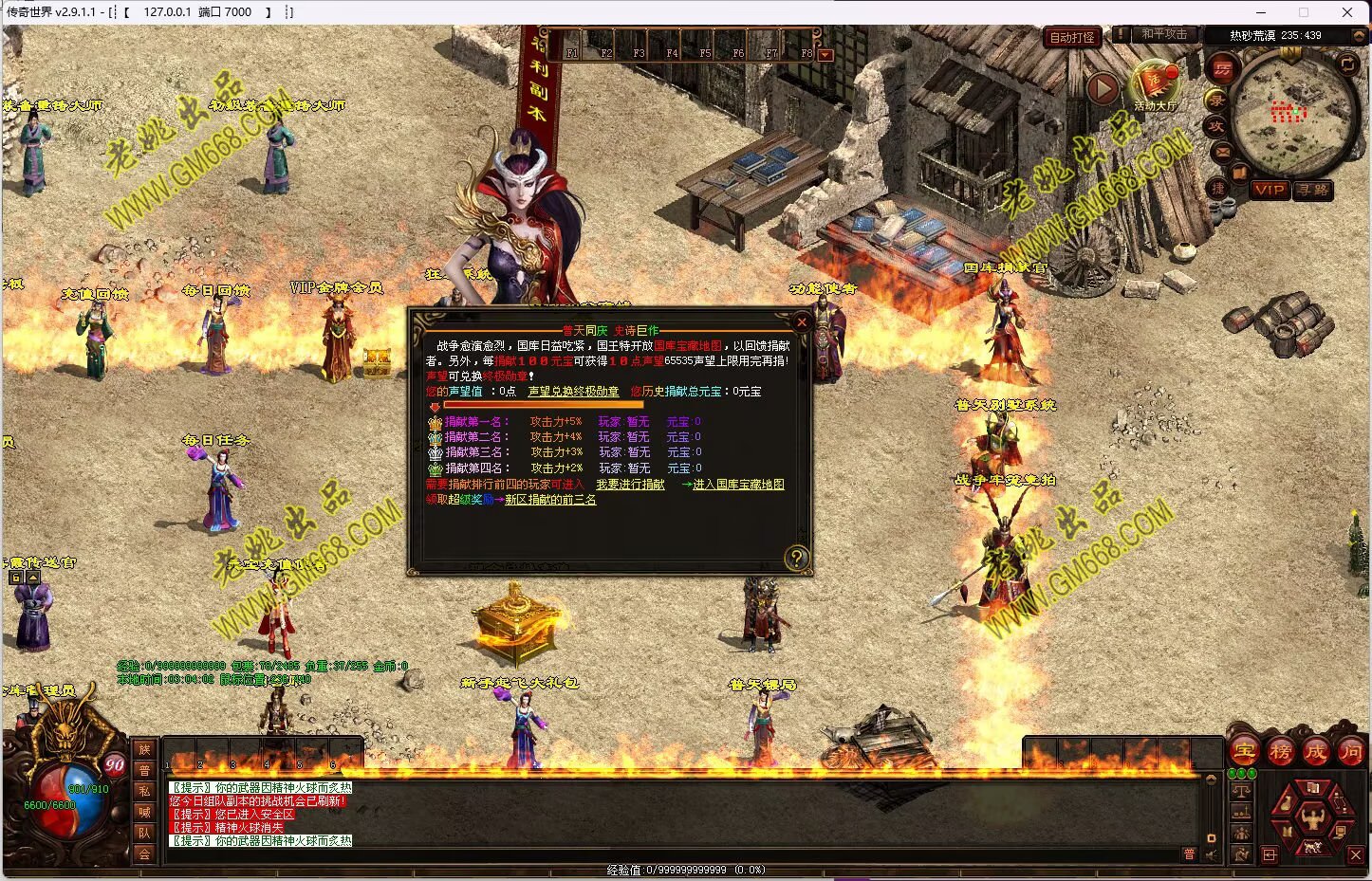This screenshot has width=1372, height=881.
Task: Toggle the 自动打怪 auto-fight button
Action: click(x=1072, y=38)
